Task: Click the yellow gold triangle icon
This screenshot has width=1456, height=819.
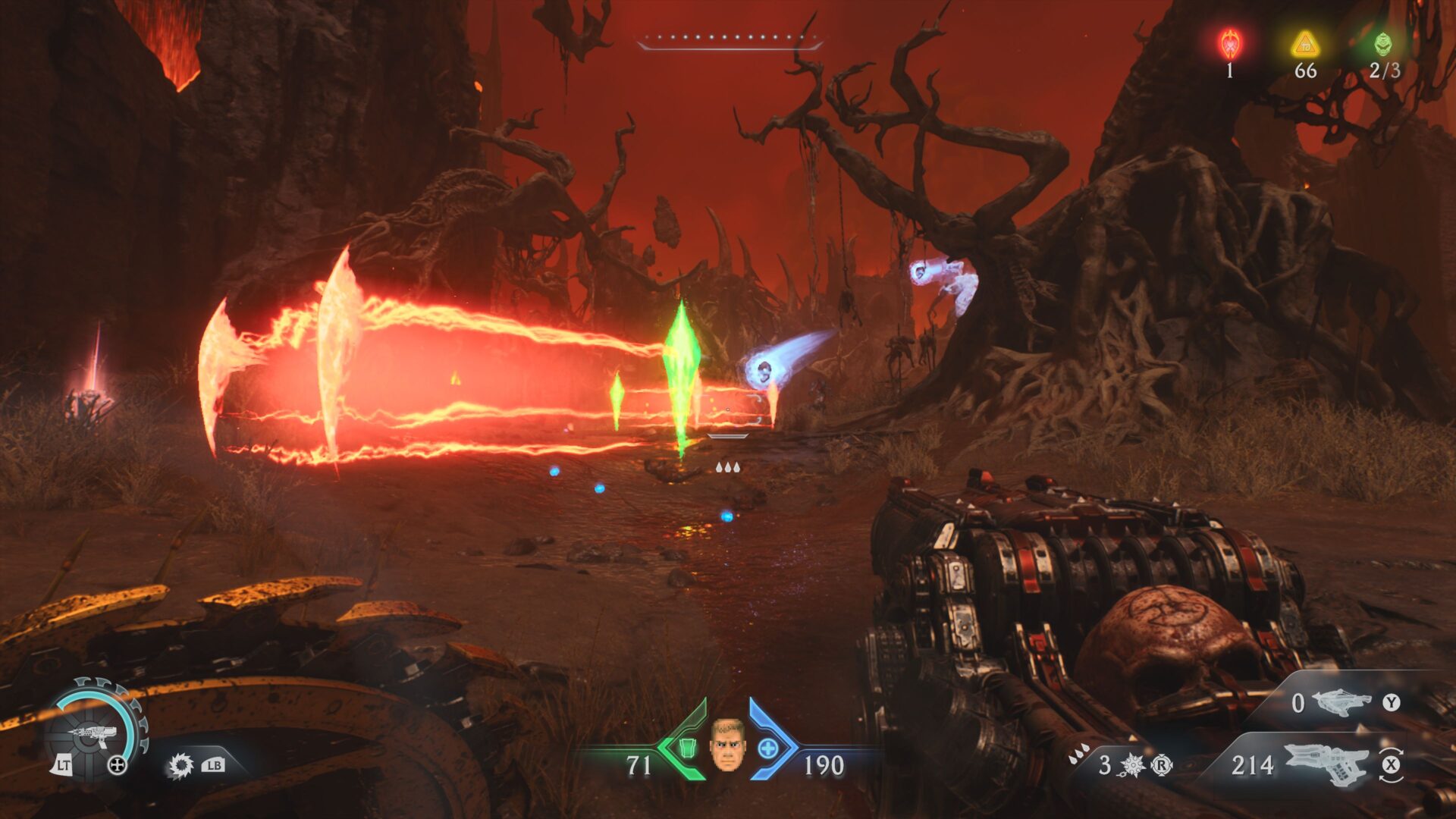Action: tap(1305, 44)
